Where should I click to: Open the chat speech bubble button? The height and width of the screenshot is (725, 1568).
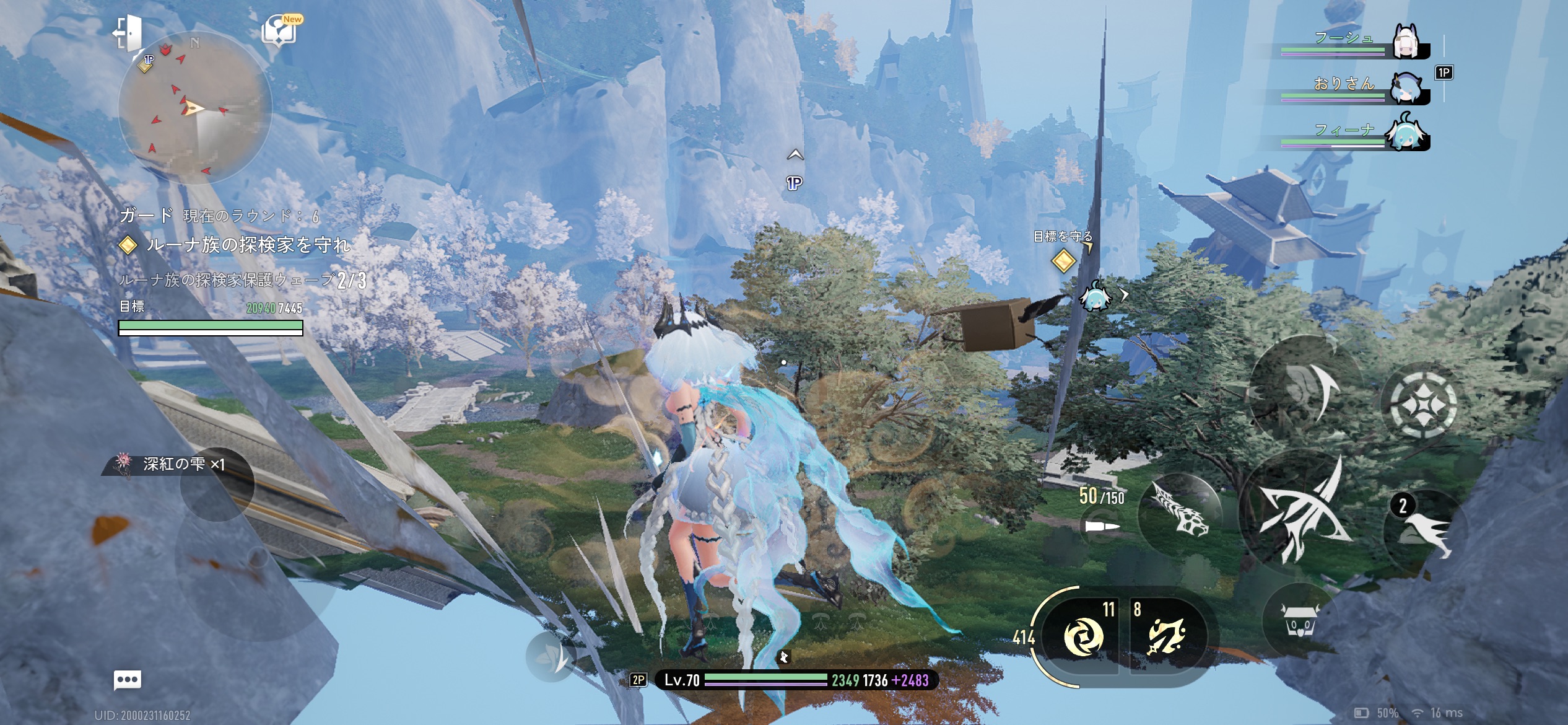coord(128,680)
